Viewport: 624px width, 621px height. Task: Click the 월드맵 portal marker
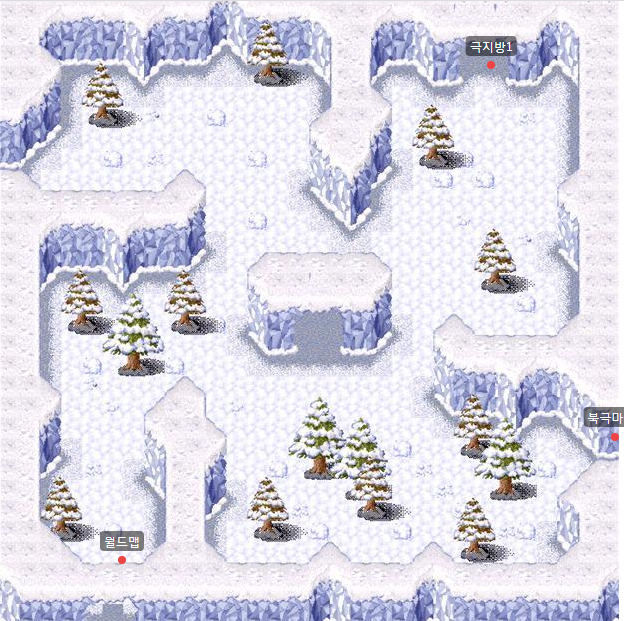[x=122, y=559]
